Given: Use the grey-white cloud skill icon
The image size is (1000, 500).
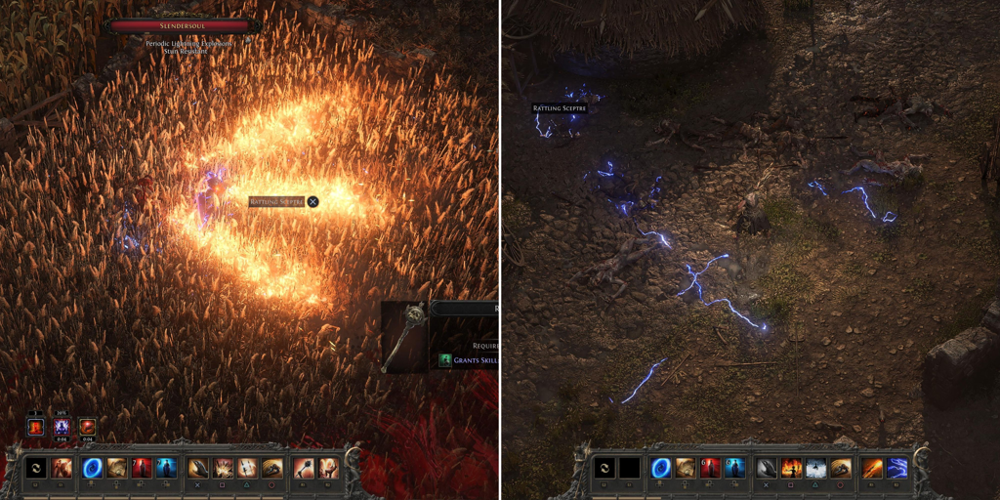Looking at the screenshot, I should (817, 468).
